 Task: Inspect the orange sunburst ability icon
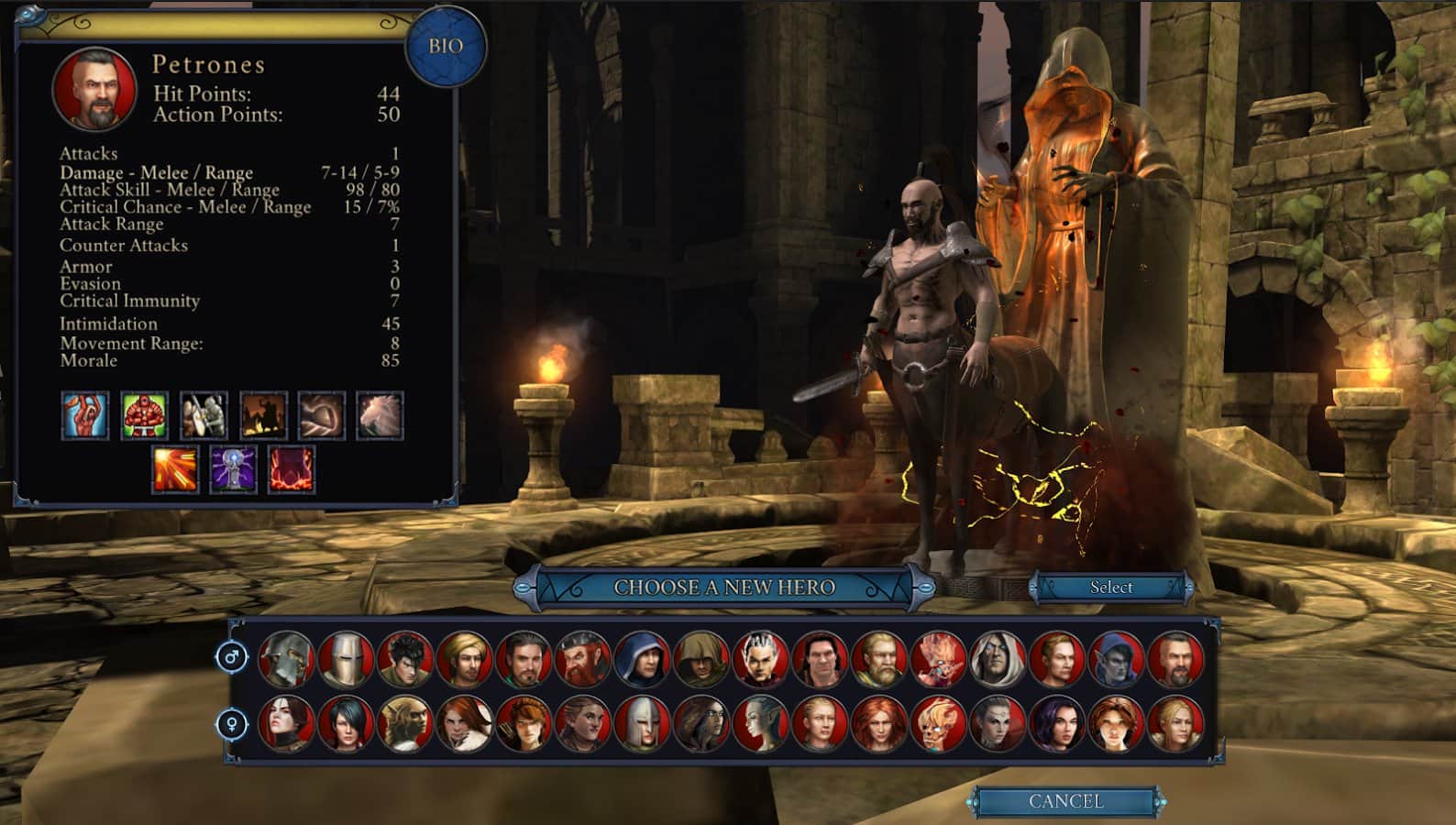tap(175, 469)
